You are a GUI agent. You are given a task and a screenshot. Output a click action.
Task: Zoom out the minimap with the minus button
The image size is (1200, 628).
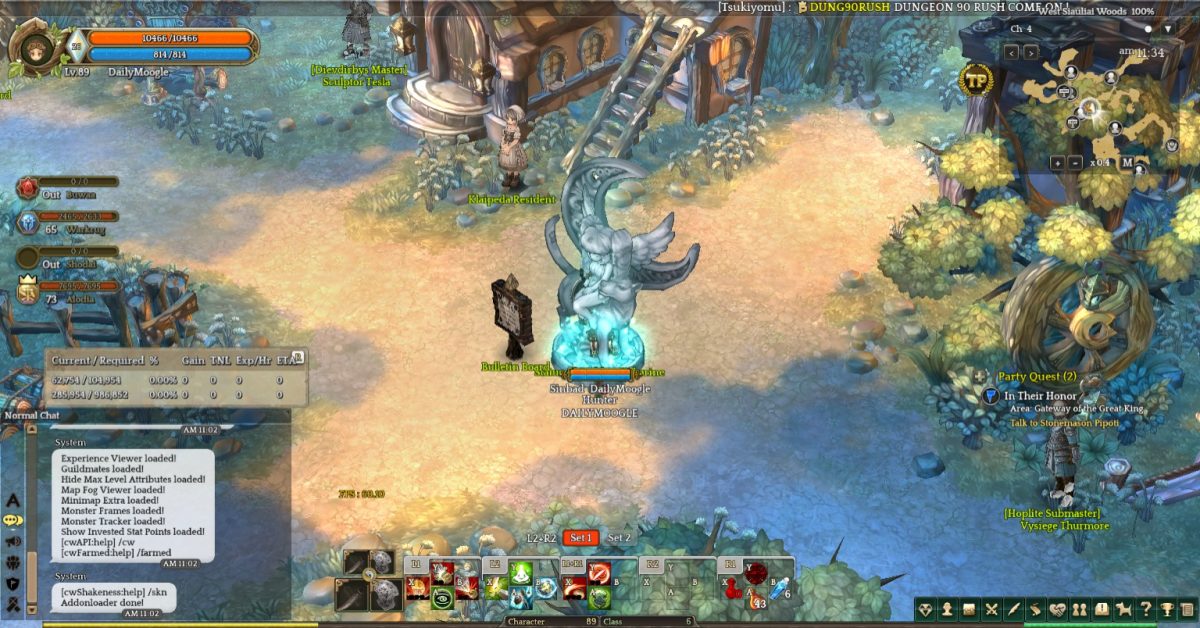coord(1075,163)
